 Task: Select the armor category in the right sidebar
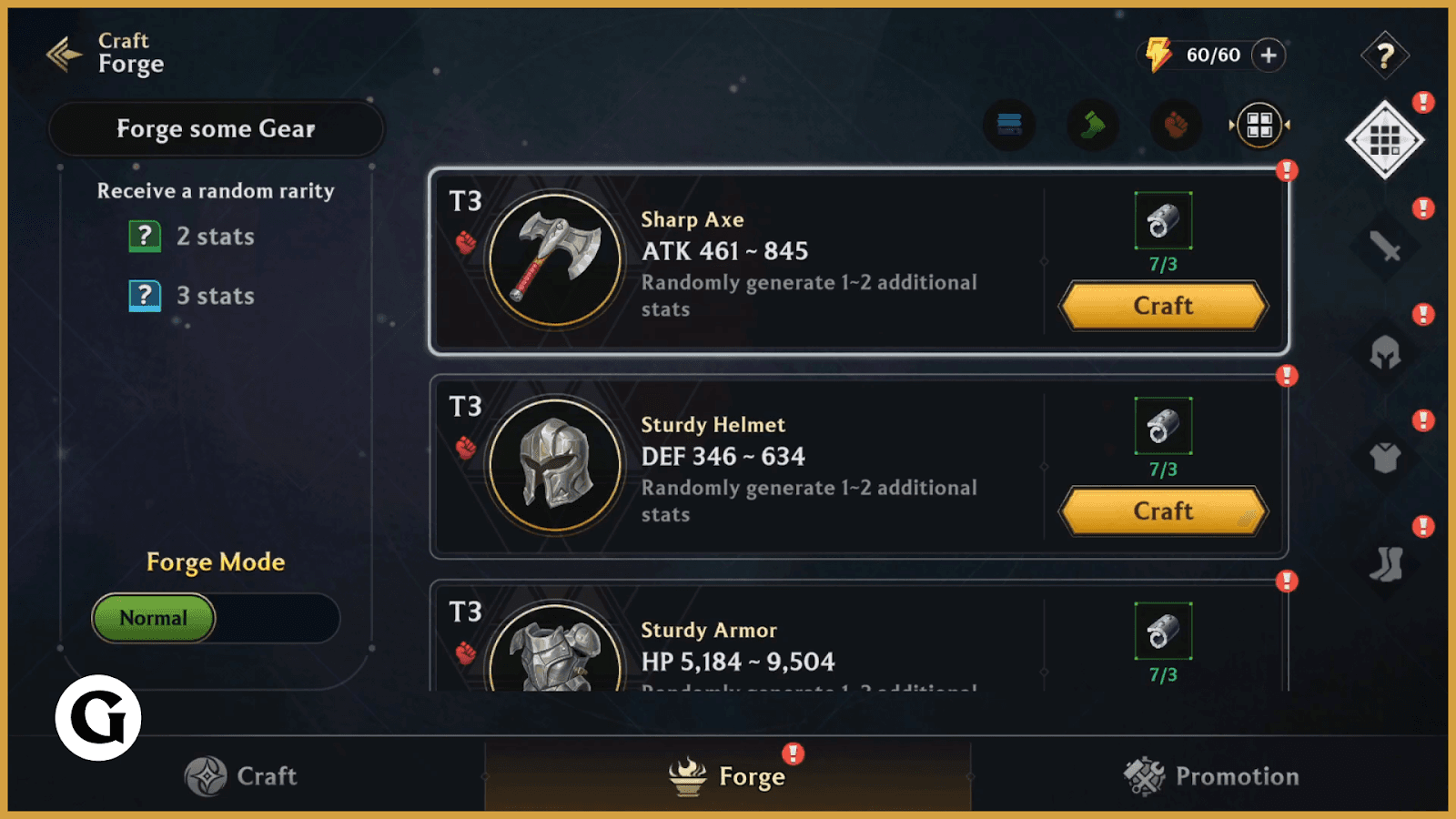point(1384,460)
